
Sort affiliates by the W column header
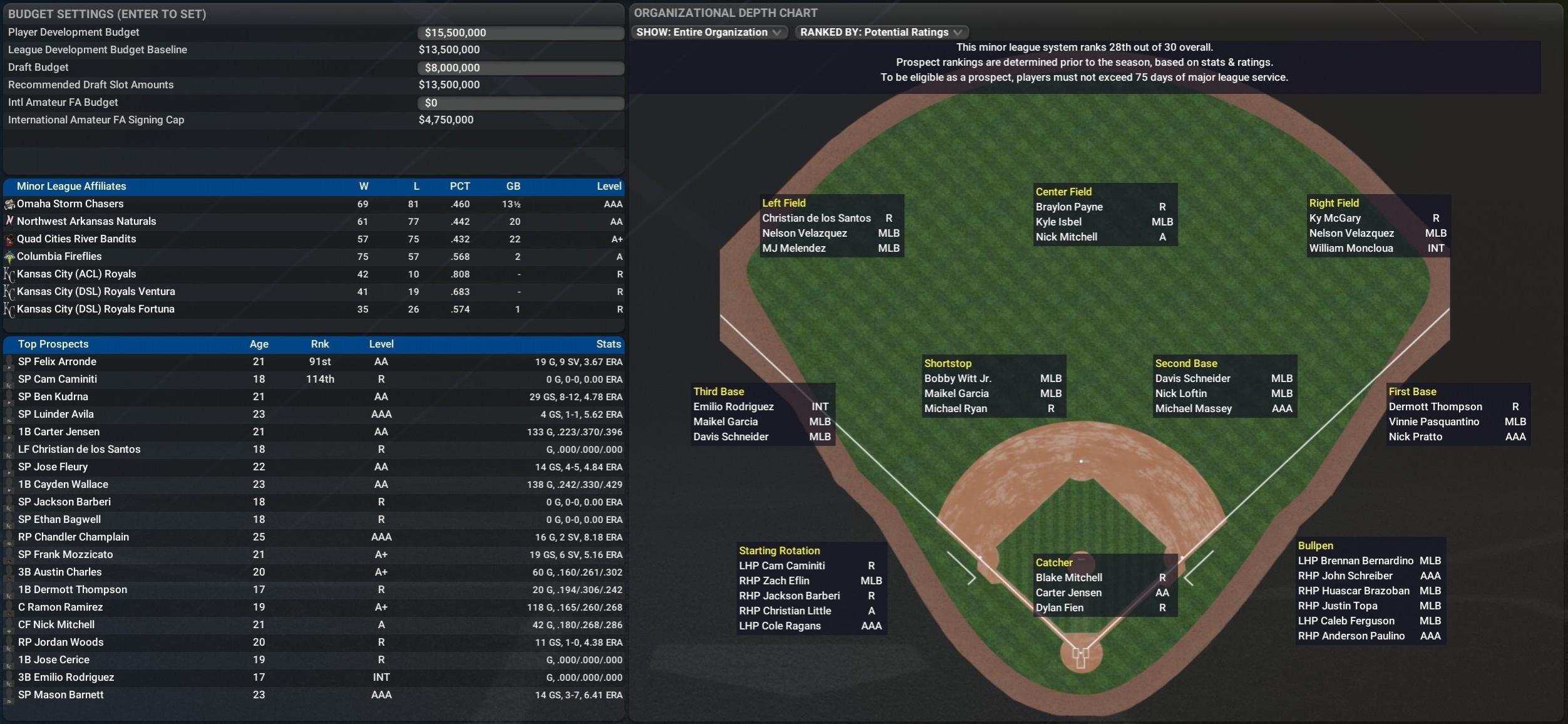pyautogui.click(x=363, y=186)
